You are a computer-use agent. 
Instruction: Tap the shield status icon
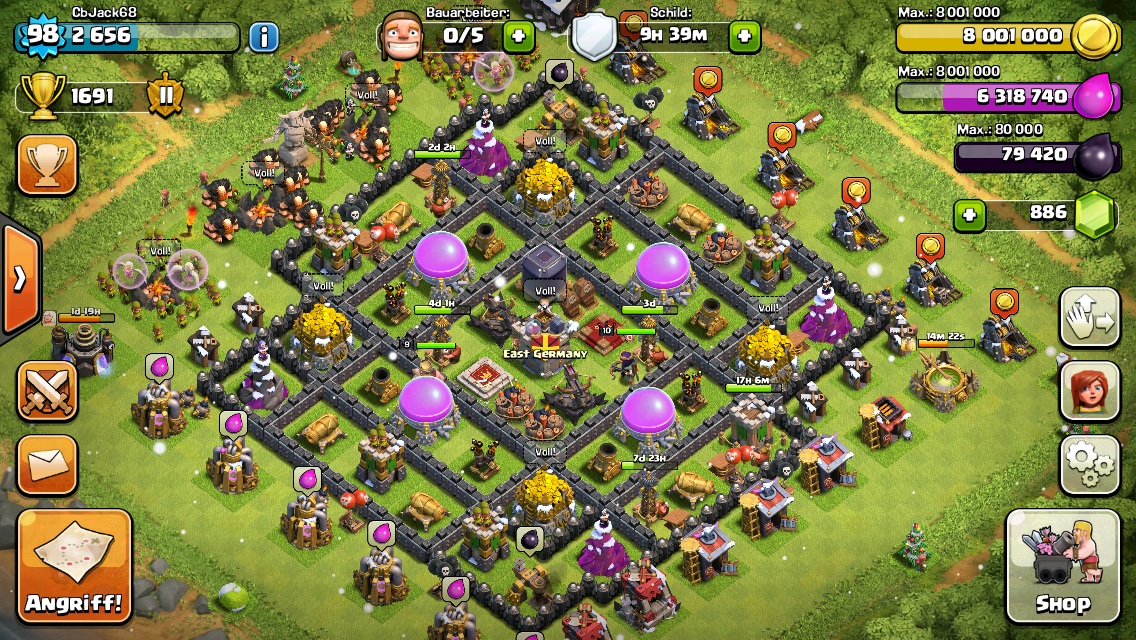[x=594, y=38]
